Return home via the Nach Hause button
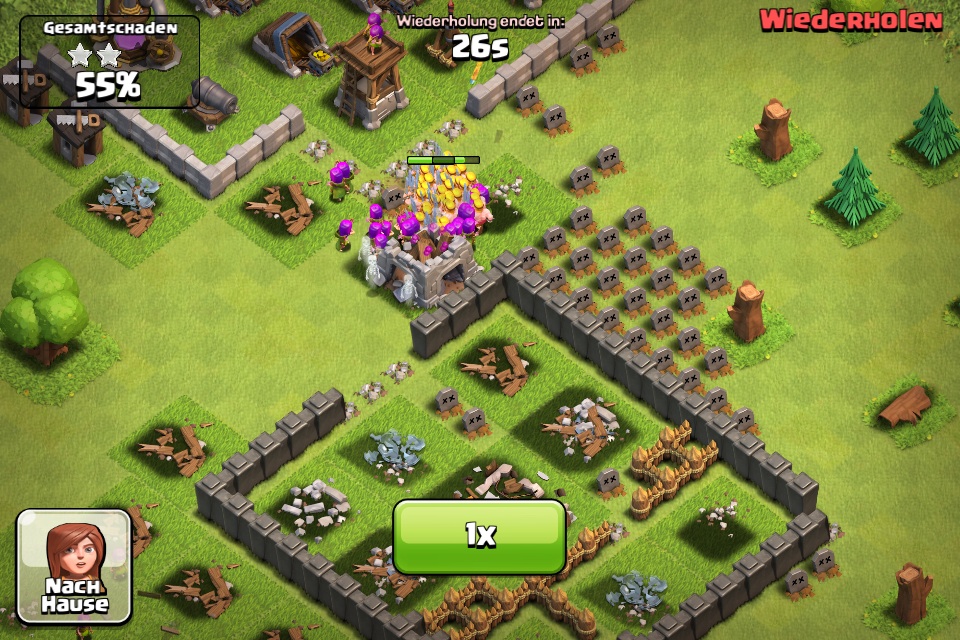Screen dimensions: 960x640 click(74, 566)
